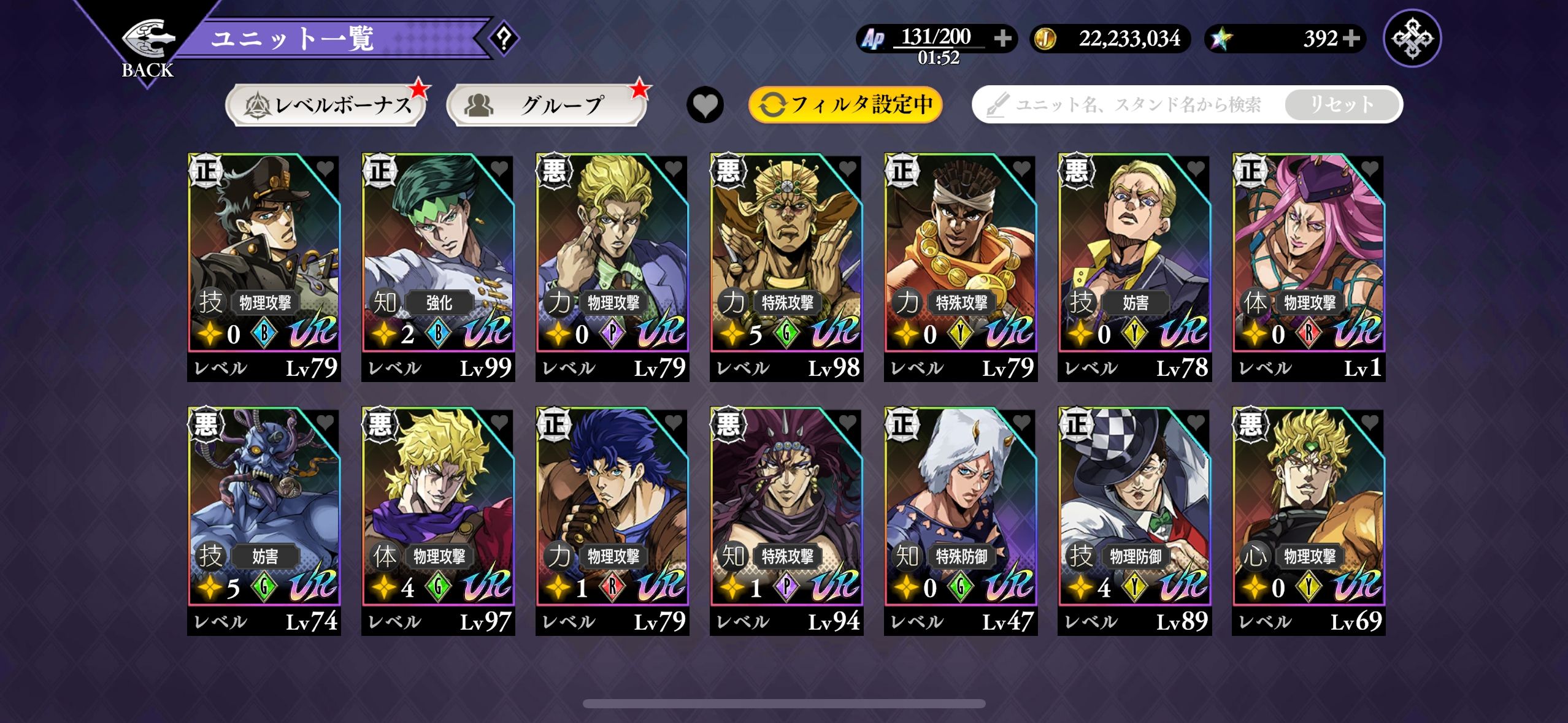Open the フィルタ設定中 filter settings

[x=845, y=105]
